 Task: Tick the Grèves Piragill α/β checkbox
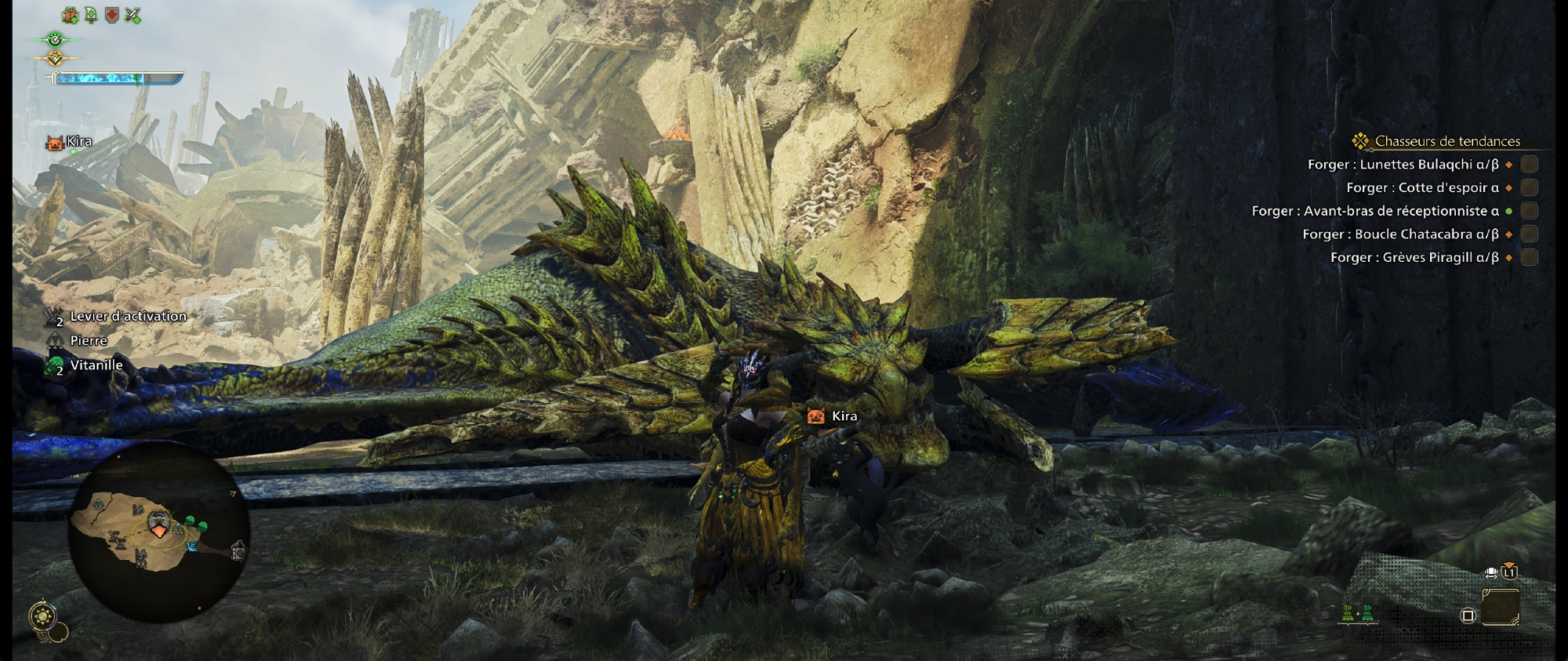[x=1529, y=257]
